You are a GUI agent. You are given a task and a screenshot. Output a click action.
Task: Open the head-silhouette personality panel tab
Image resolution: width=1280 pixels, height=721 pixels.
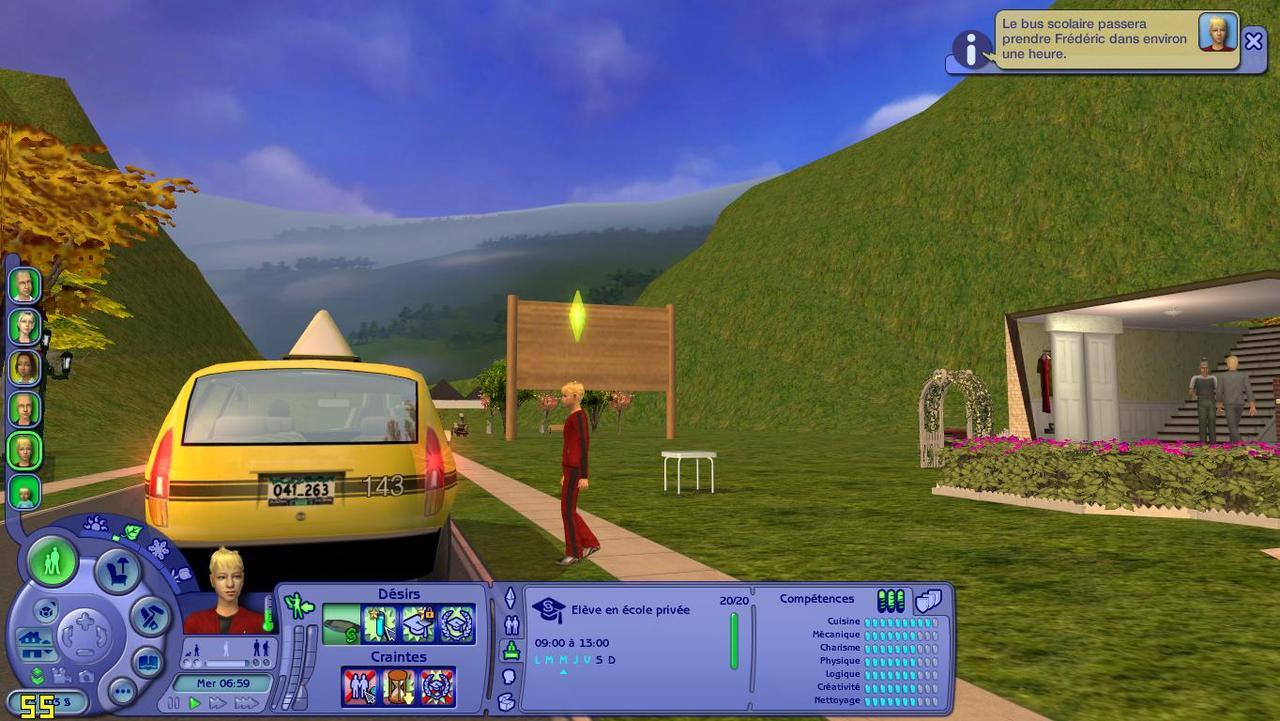coord(509,676)
